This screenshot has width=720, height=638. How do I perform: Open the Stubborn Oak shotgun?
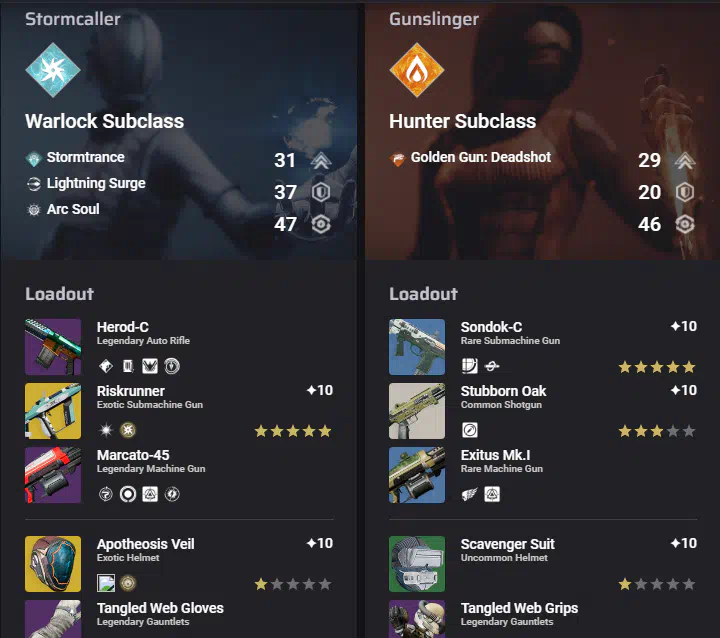pyautogui.click(x=417, y=411)
